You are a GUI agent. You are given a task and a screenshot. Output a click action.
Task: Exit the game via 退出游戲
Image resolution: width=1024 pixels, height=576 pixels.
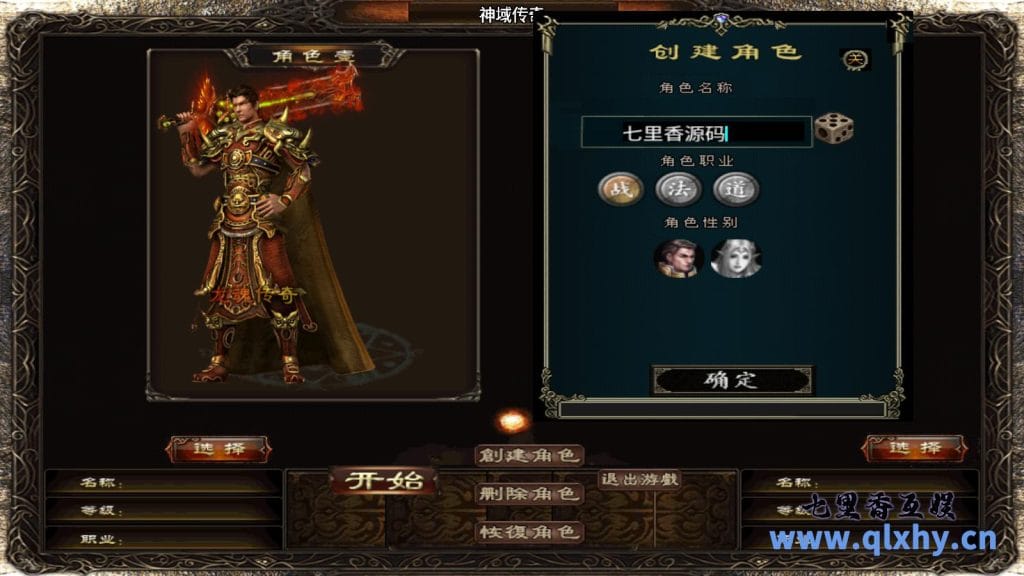pyautogui.click(x=639, y=479)
